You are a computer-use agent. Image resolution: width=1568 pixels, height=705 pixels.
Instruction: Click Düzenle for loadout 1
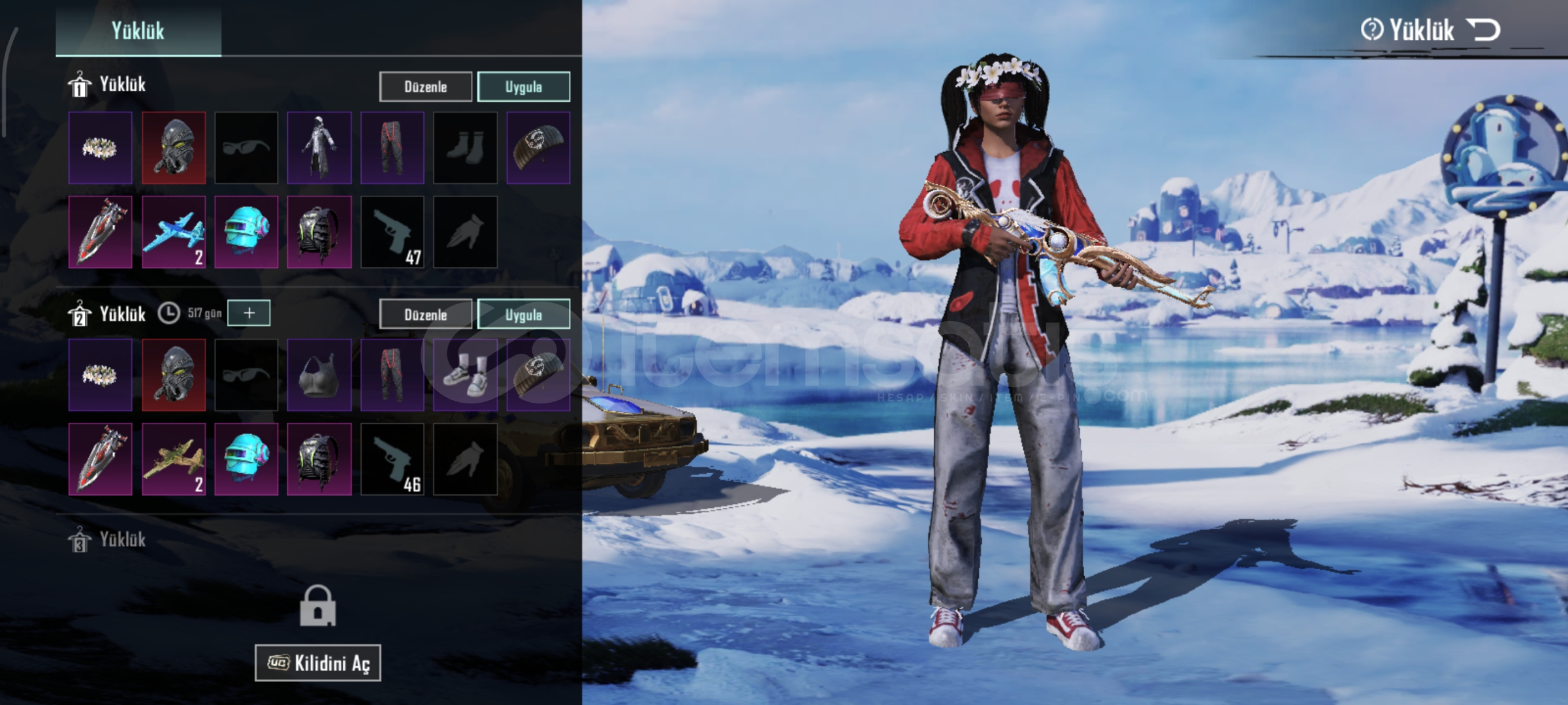425,87
